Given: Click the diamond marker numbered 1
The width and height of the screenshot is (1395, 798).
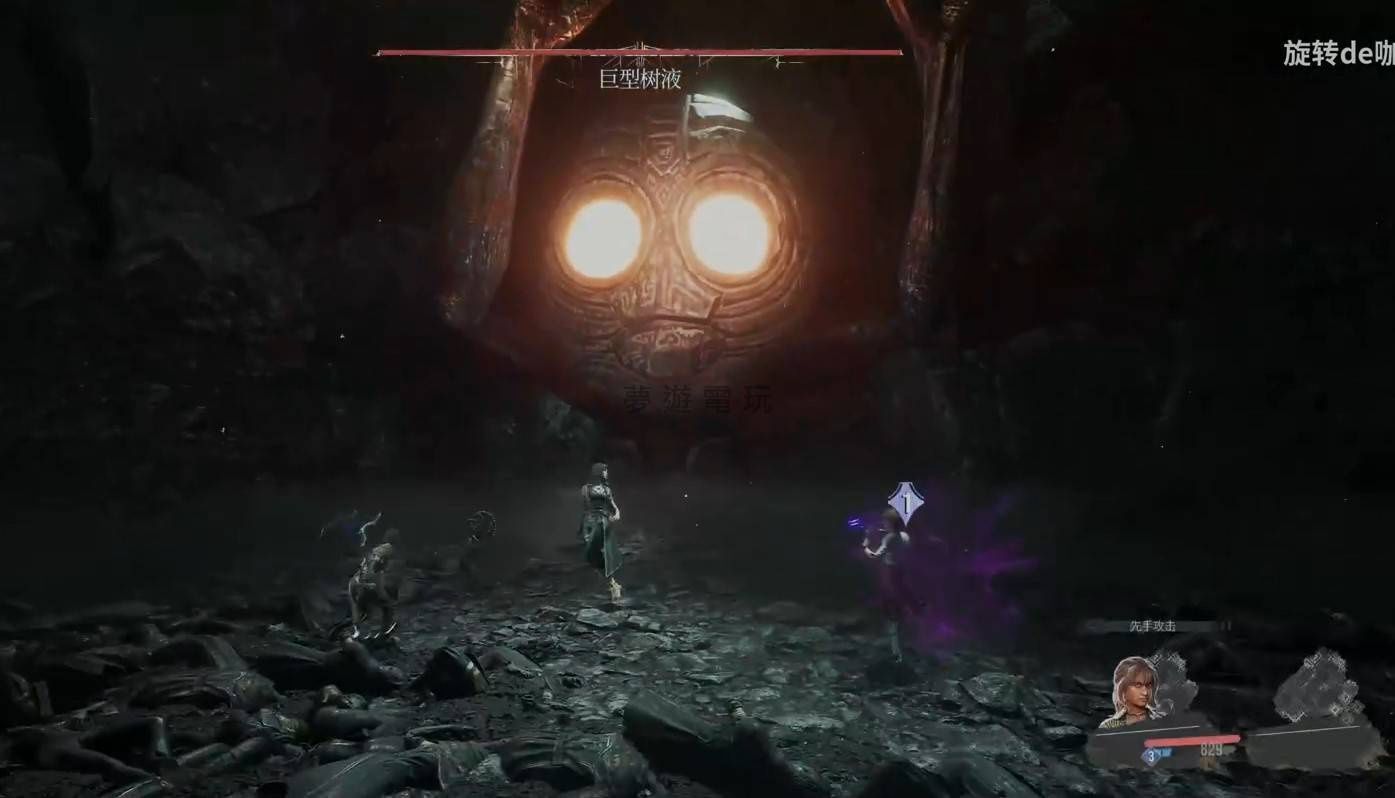Looking at the screenshot, I should click(905, 503).
